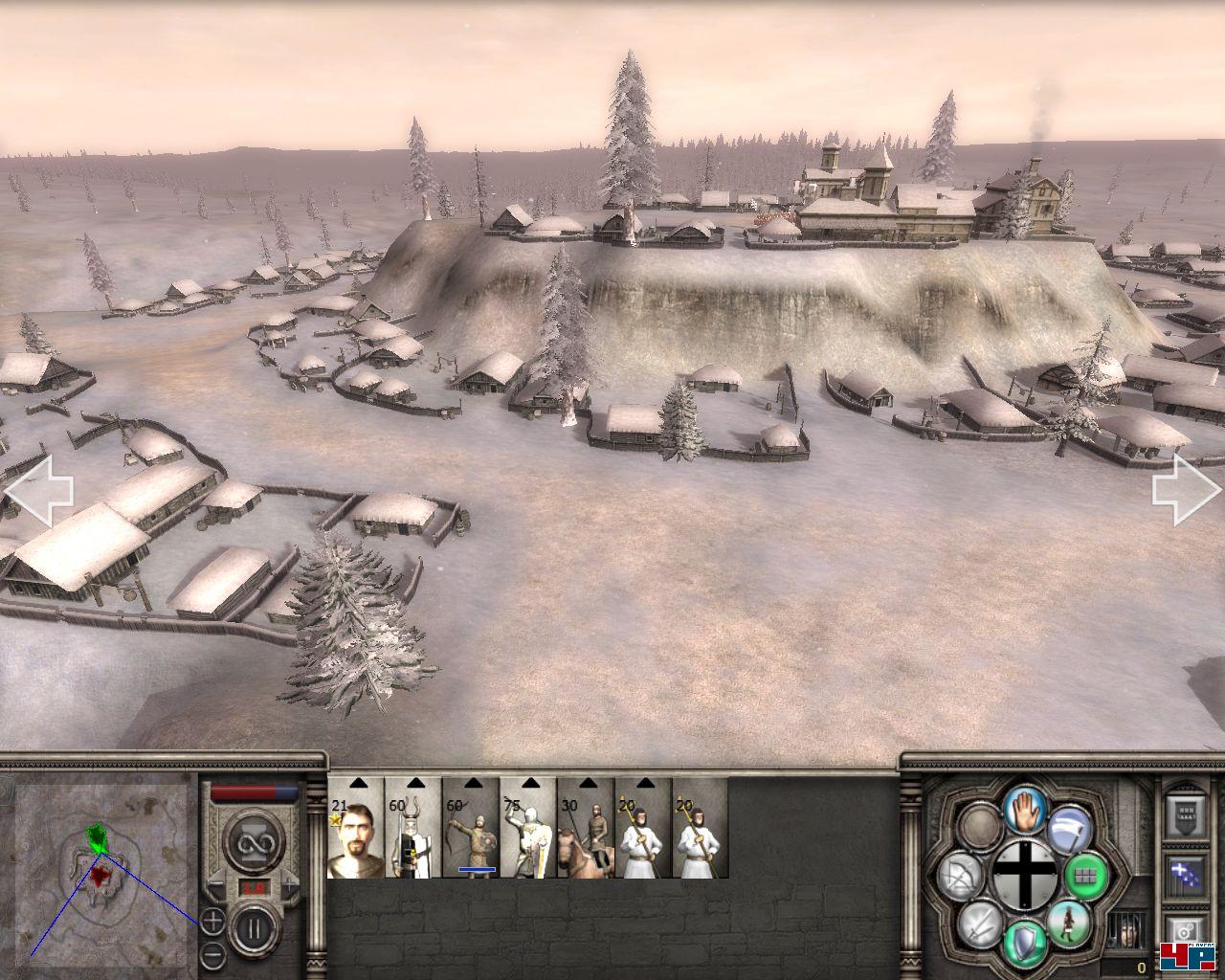This screenshot has height=980, width=1225.
Task: Pick the 30-man cavalry unit card
Action: [x=586, y=829]
